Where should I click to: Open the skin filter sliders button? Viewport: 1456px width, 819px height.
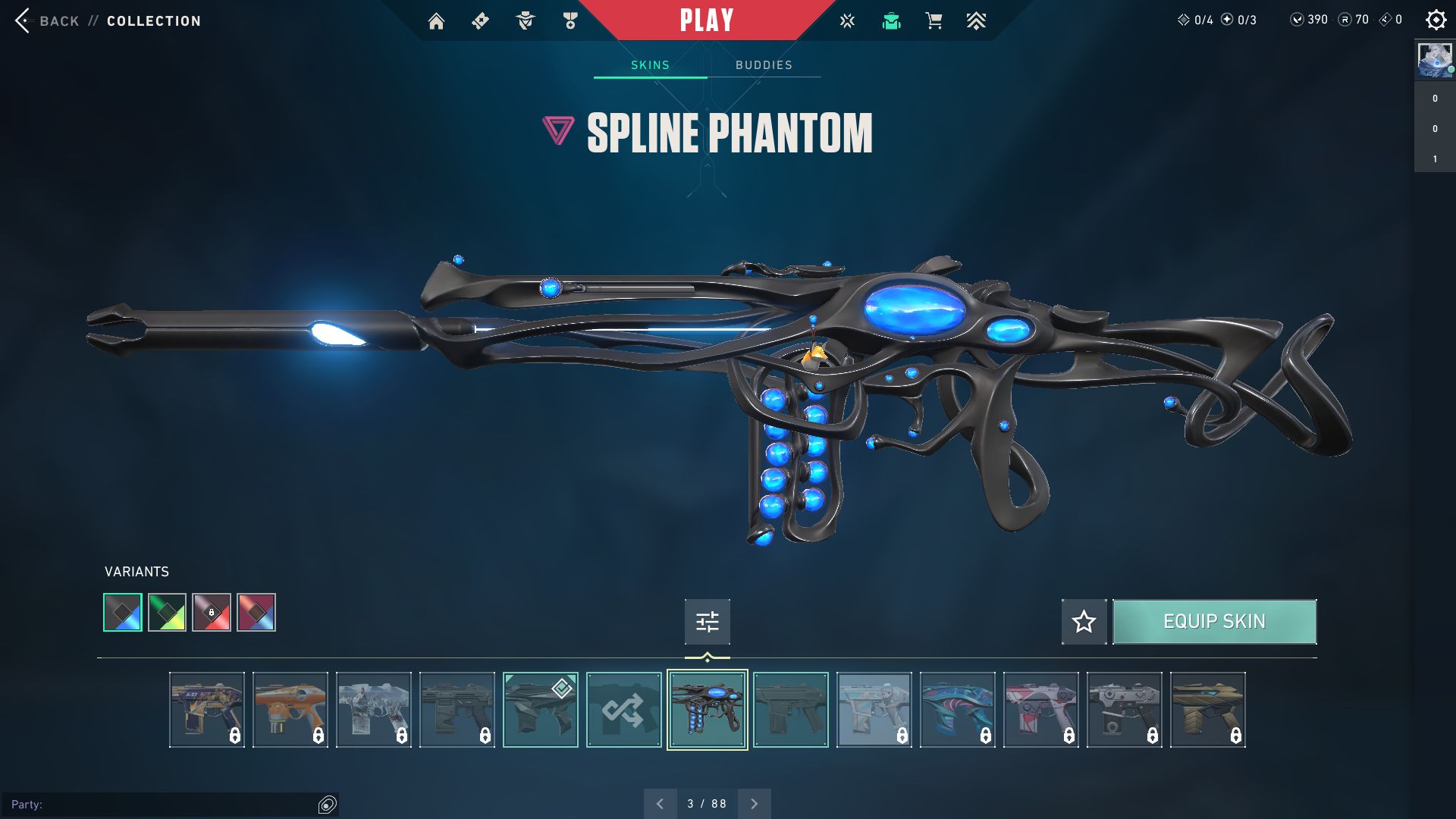[707, 622]
